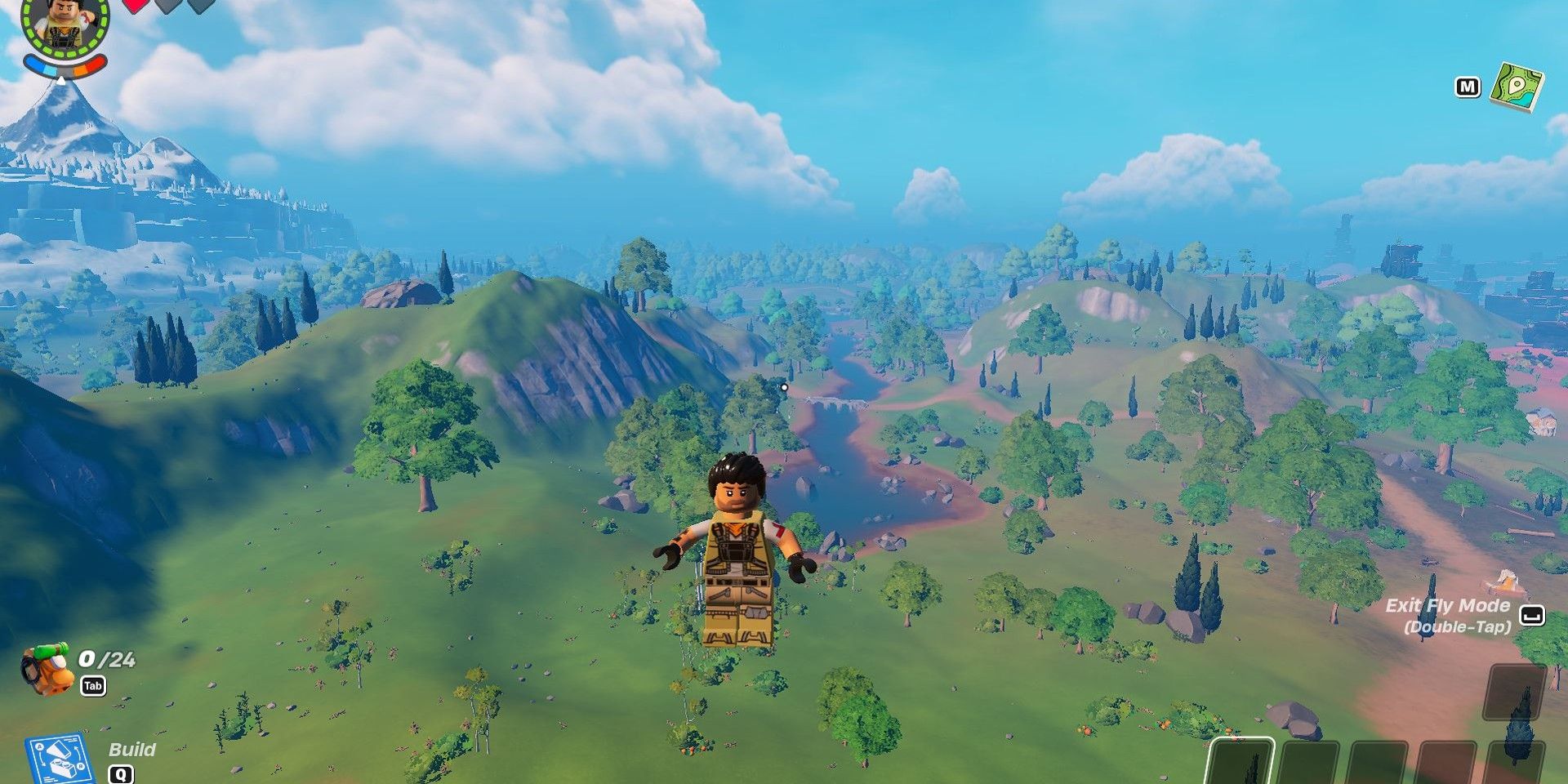Click the Q key badge below the Build label
Screen dimensions: 1568x784
(x=122, y=776)
